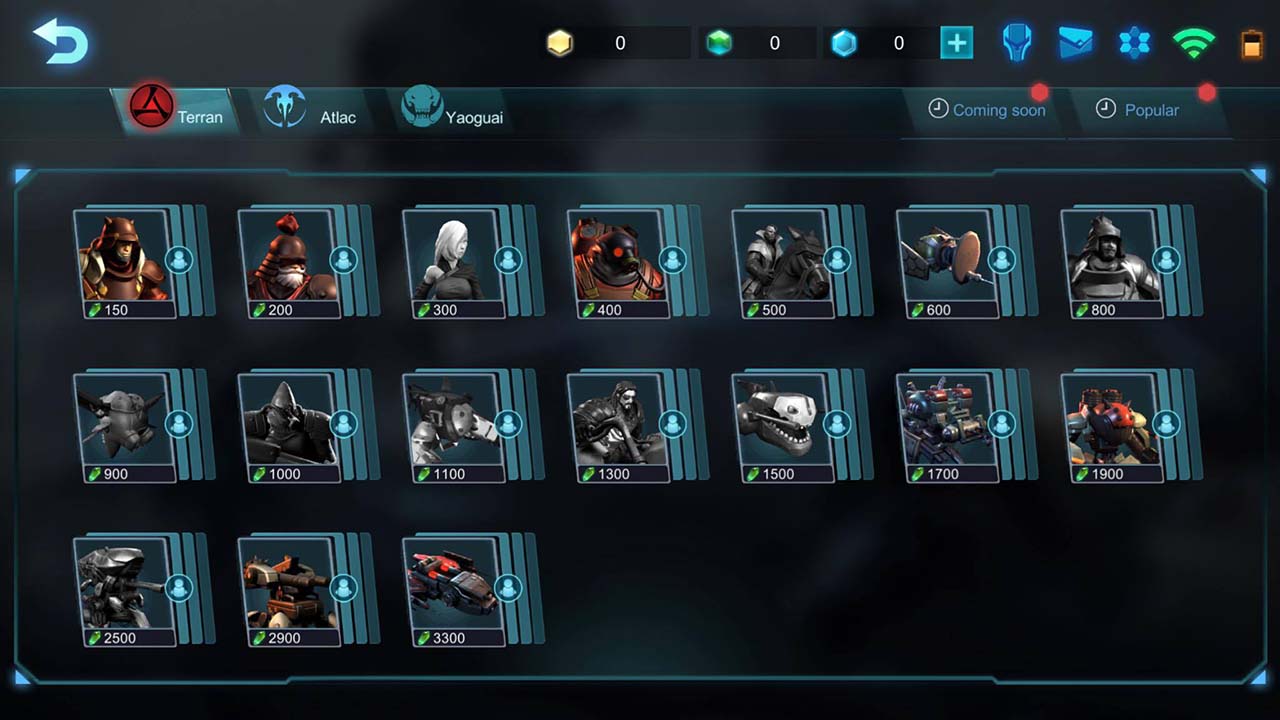Click the recruit icon on the 150-cost hero card

click(x=180, y=258)
